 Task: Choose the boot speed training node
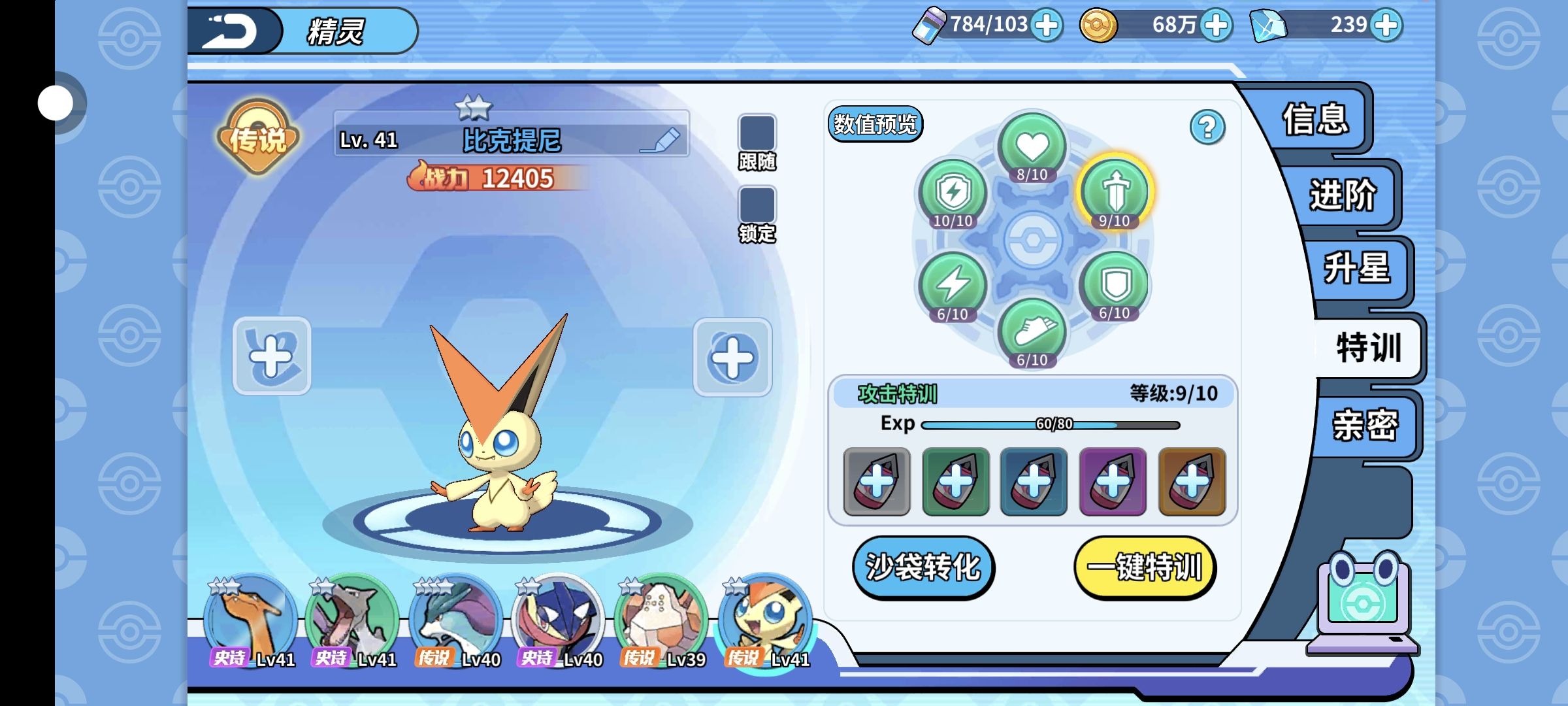(x=1032, y=332)
